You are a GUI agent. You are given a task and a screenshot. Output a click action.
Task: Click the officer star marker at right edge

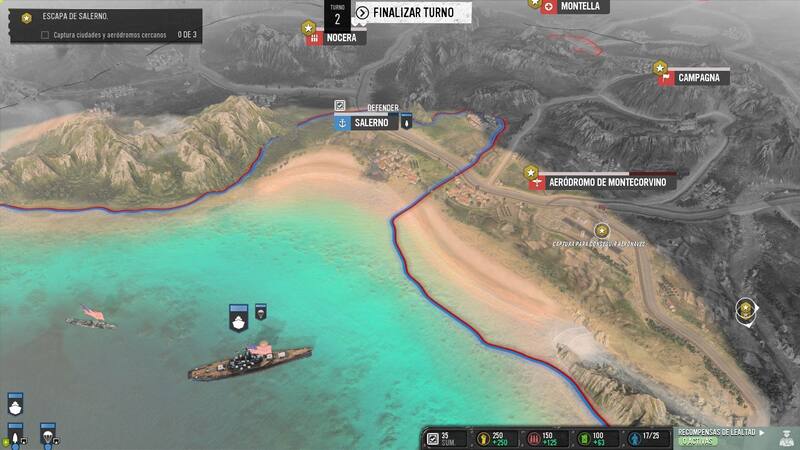(746, 309)
